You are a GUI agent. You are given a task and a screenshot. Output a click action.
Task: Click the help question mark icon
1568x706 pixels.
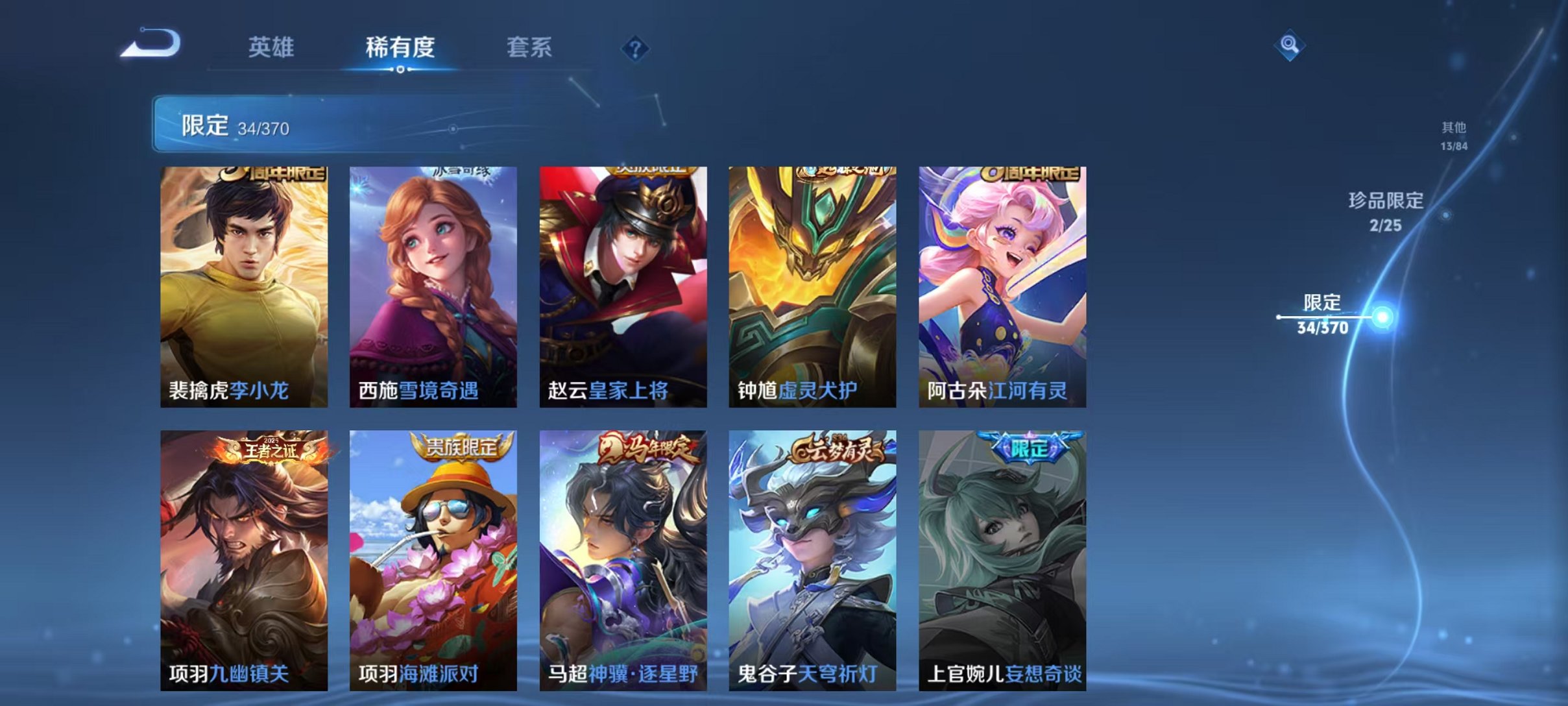(x=636, y=49)
